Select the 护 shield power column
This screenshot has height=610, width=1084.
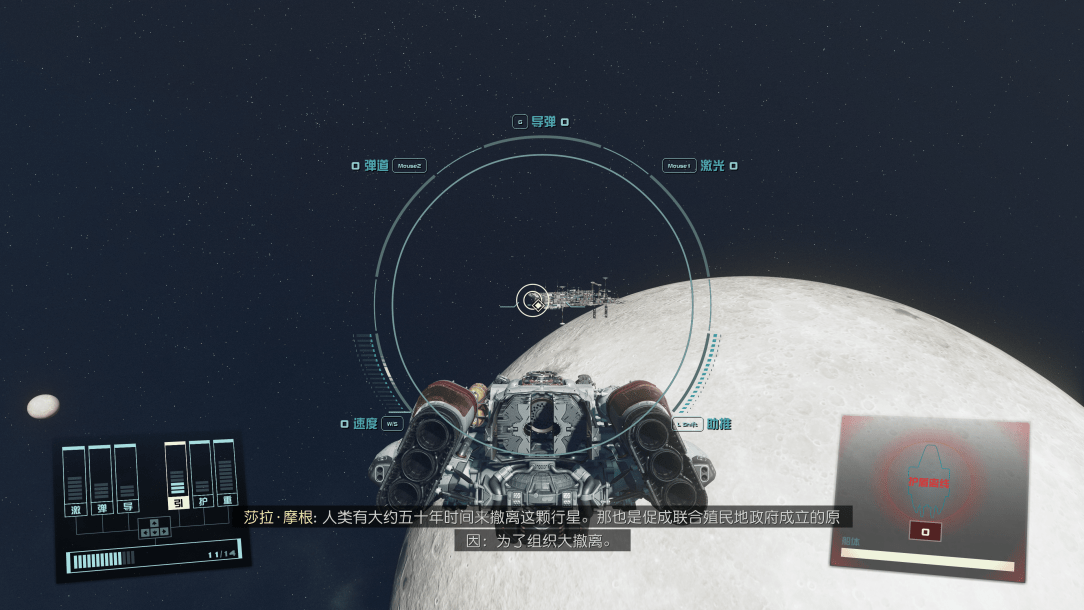(x=202, y=477)
